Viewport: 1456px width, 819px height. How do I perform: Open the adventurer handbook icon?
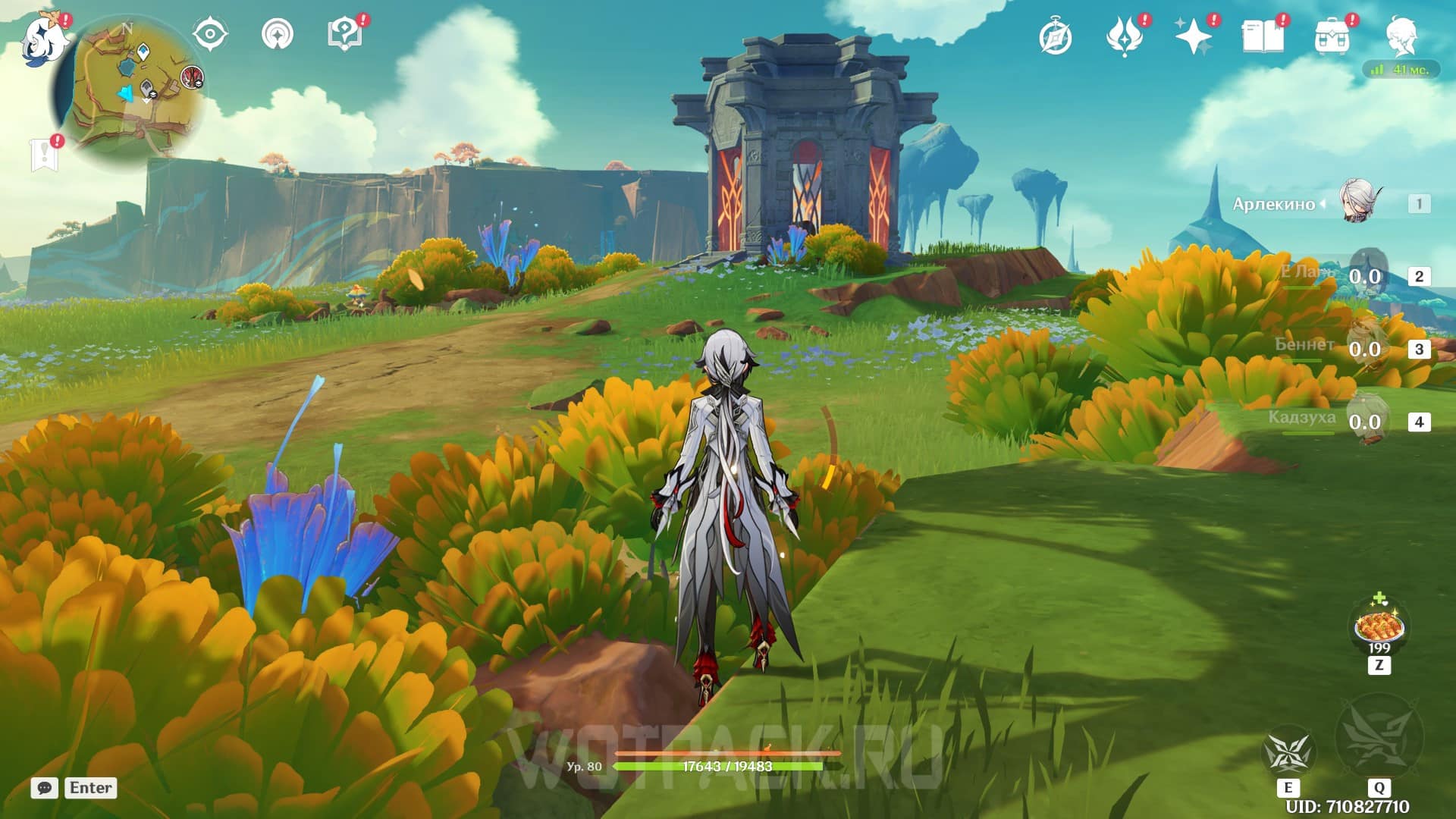[1263, 37]
